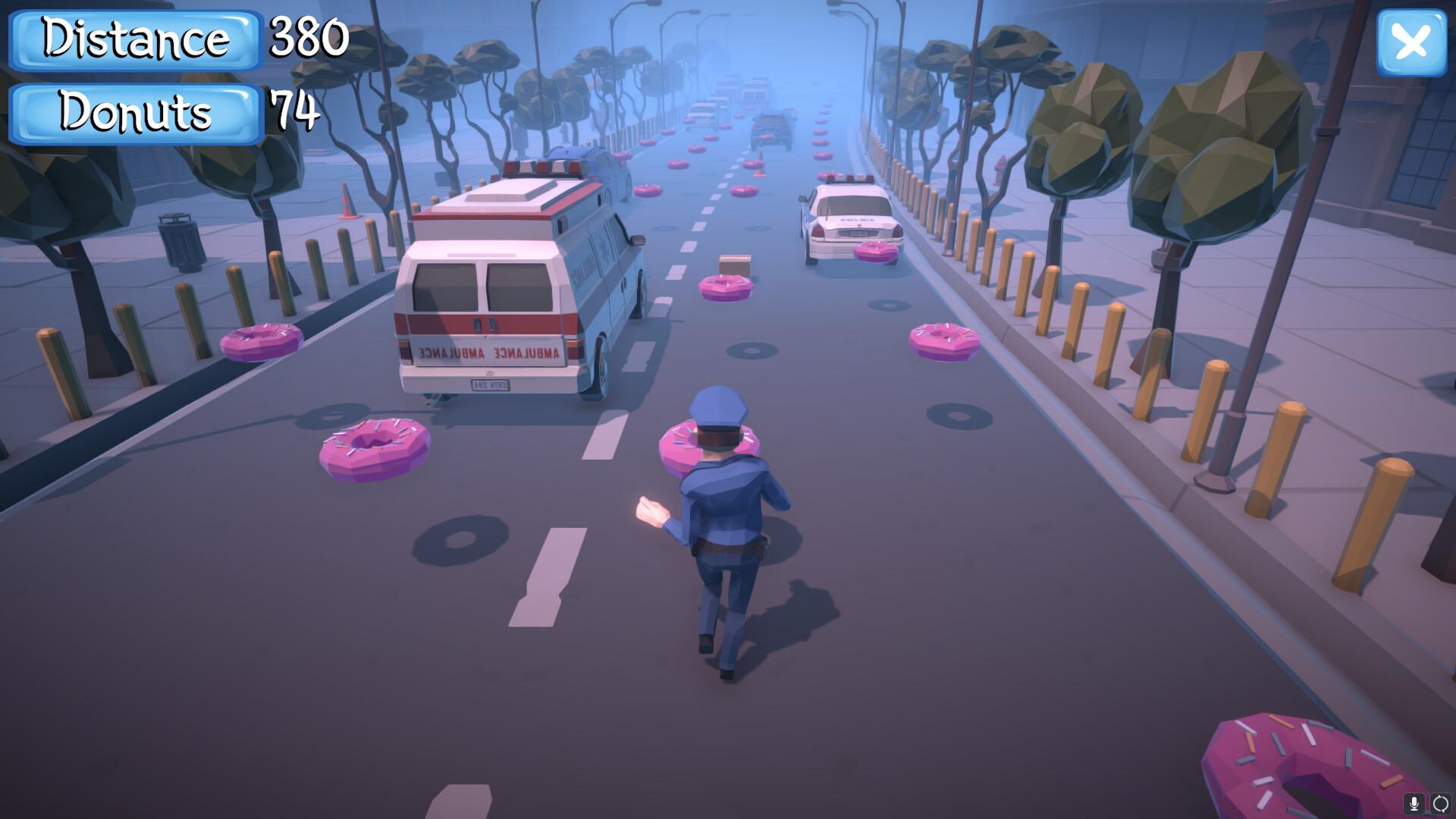Select the Donuts counter panel

click(x=133, y=114)
